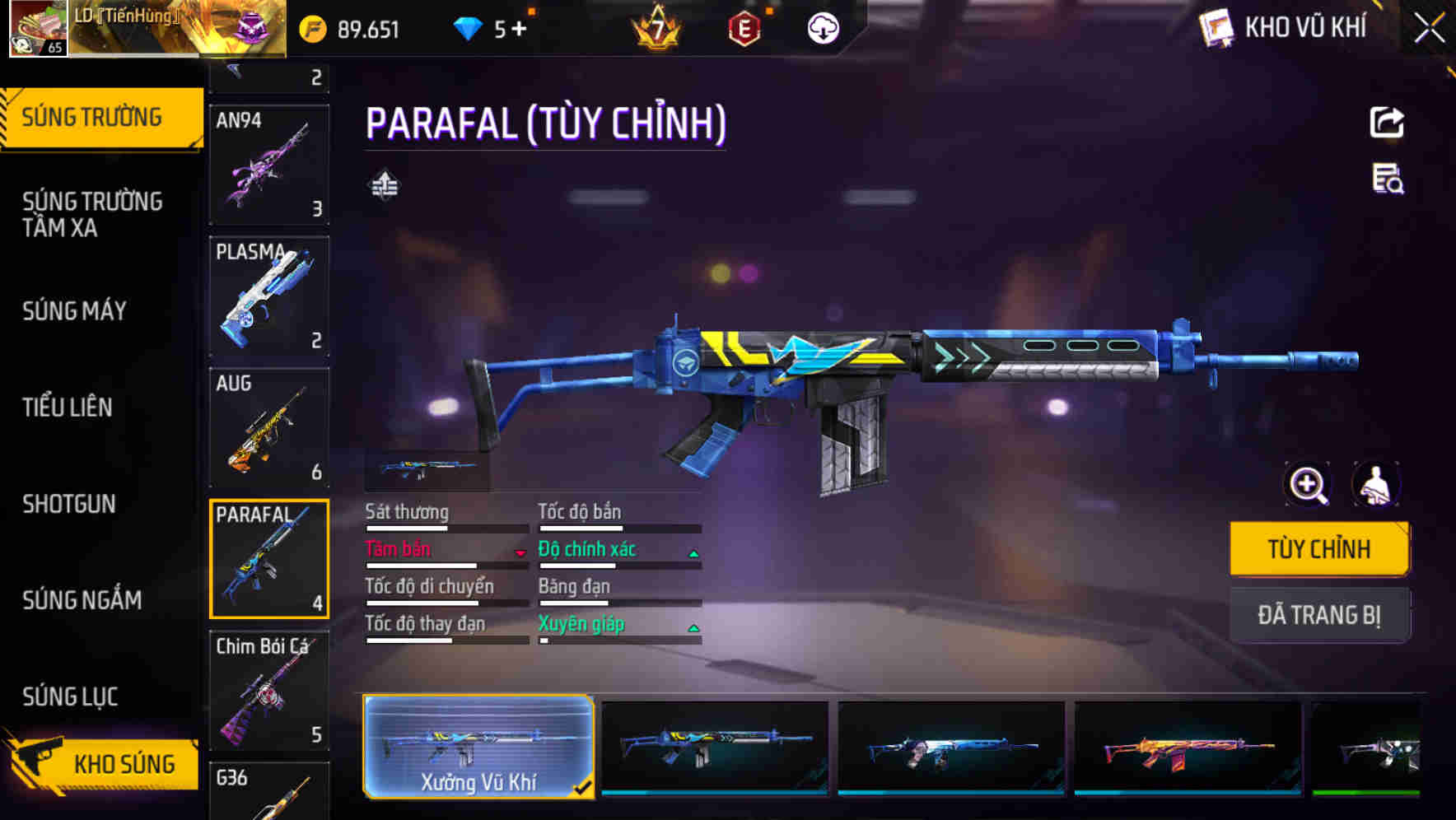
Task: Share the weapon via arrow icon
Action: pos(1387,123)
